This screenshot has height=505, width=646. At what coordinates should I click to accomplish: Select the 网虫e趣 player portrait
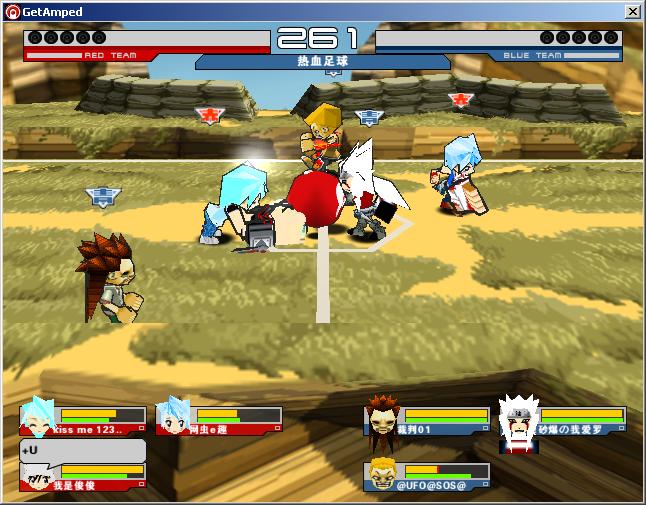coord(175,415)
